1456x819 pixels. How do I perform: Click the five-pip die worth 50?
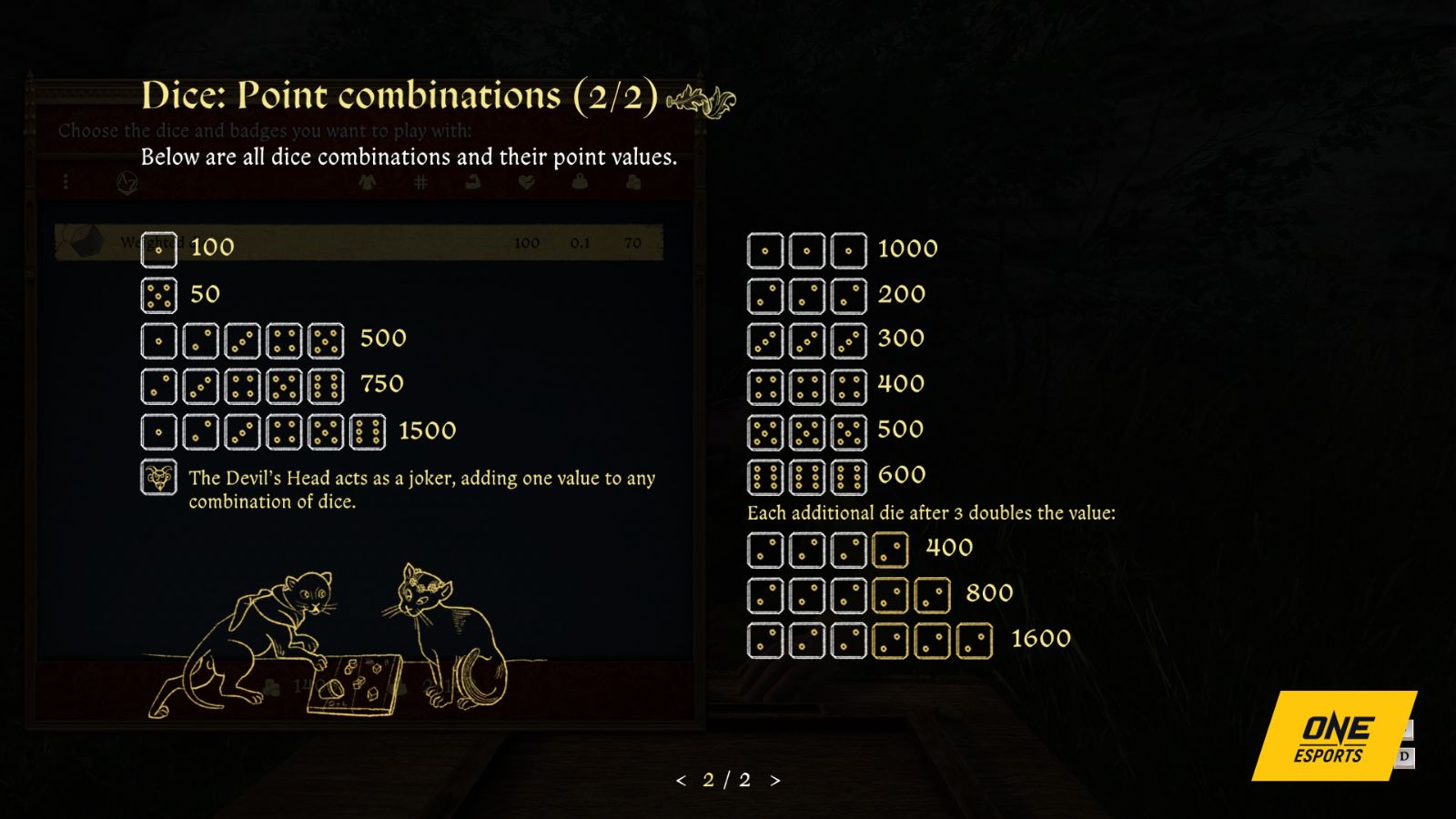158,293
